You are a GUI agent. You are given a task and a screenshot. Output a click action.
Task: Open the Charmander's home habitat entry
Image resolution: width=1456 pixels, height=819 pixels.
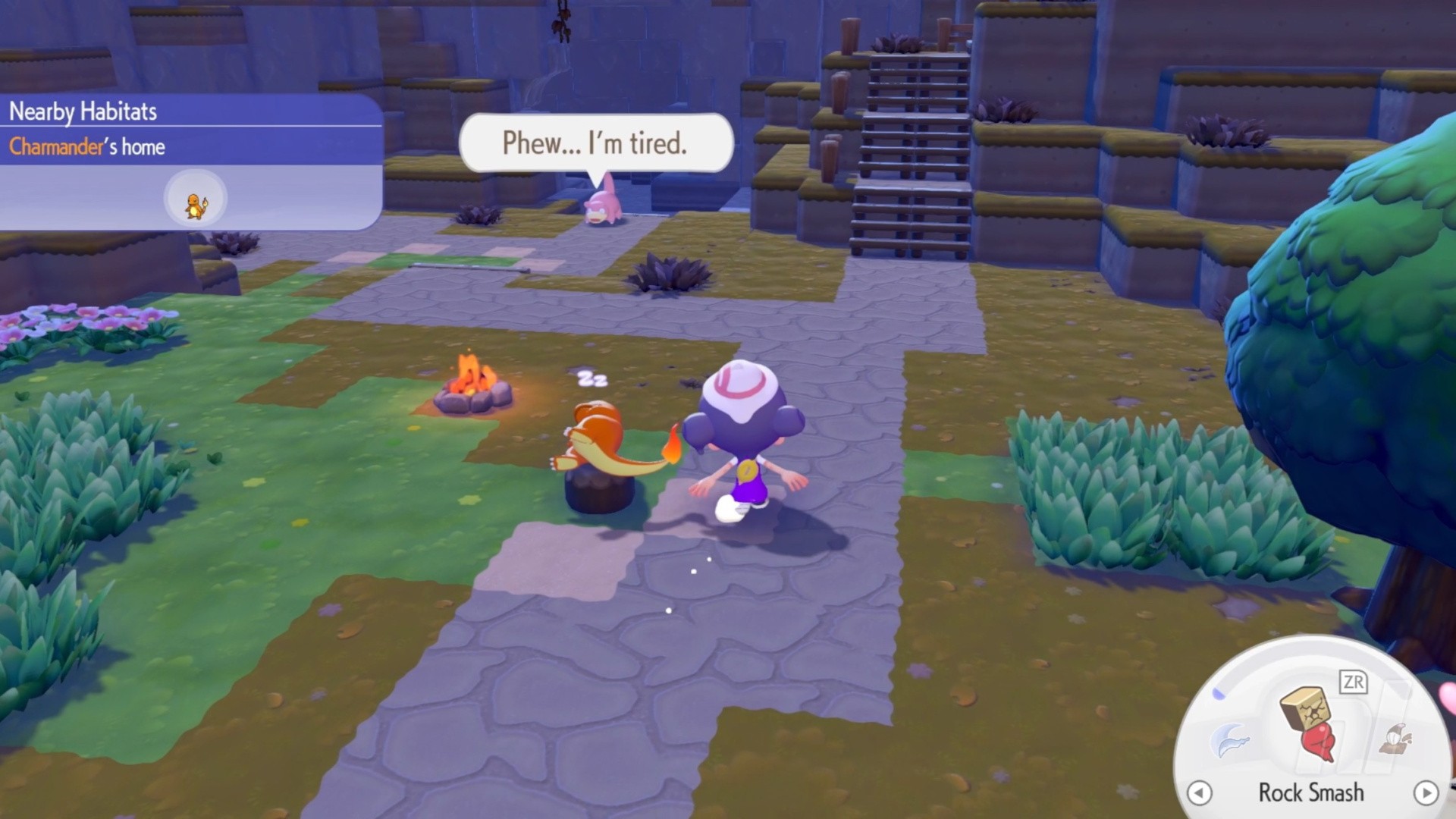pos(87,146)
